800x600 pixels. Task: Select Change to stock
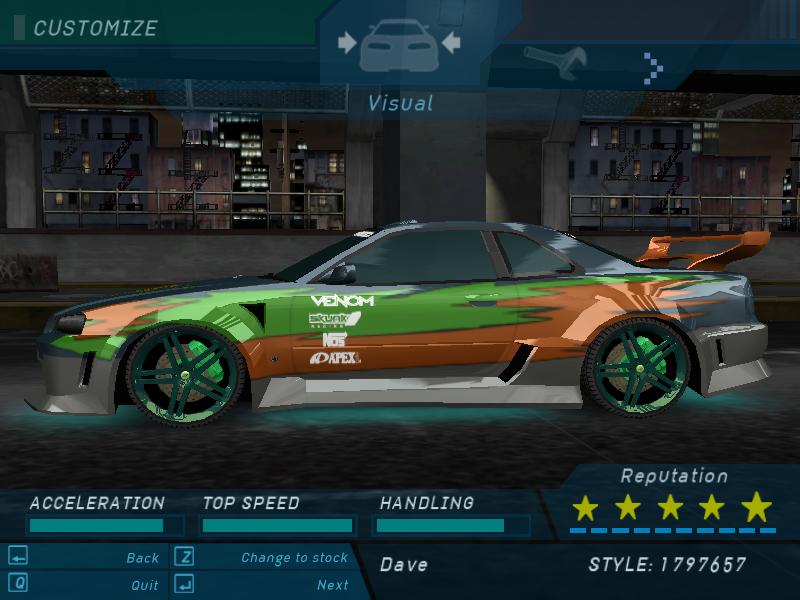[294, 558]
